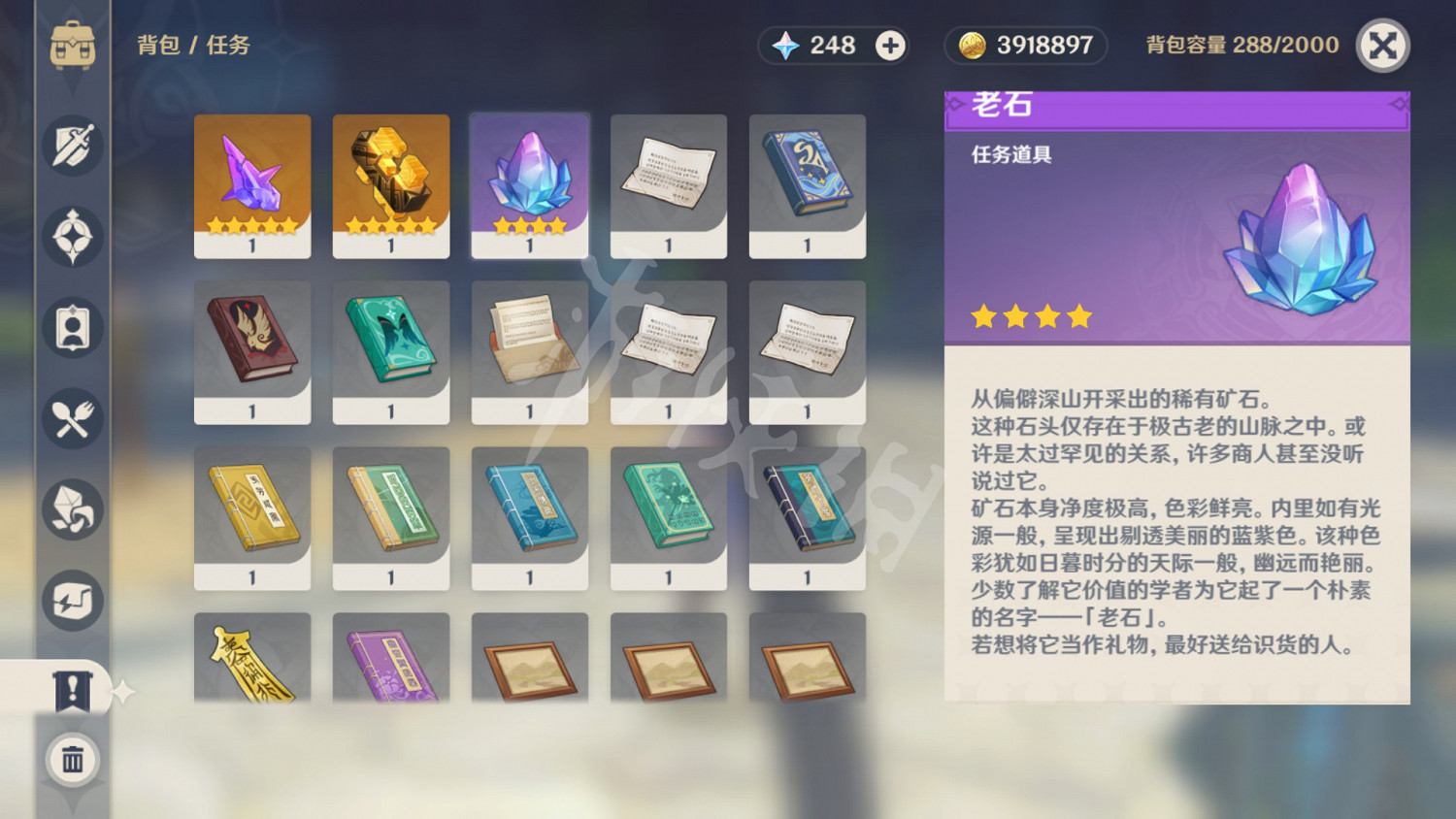Select the Character Development Items category
This screenshot has height=819, width=1456.
[72, 328]
